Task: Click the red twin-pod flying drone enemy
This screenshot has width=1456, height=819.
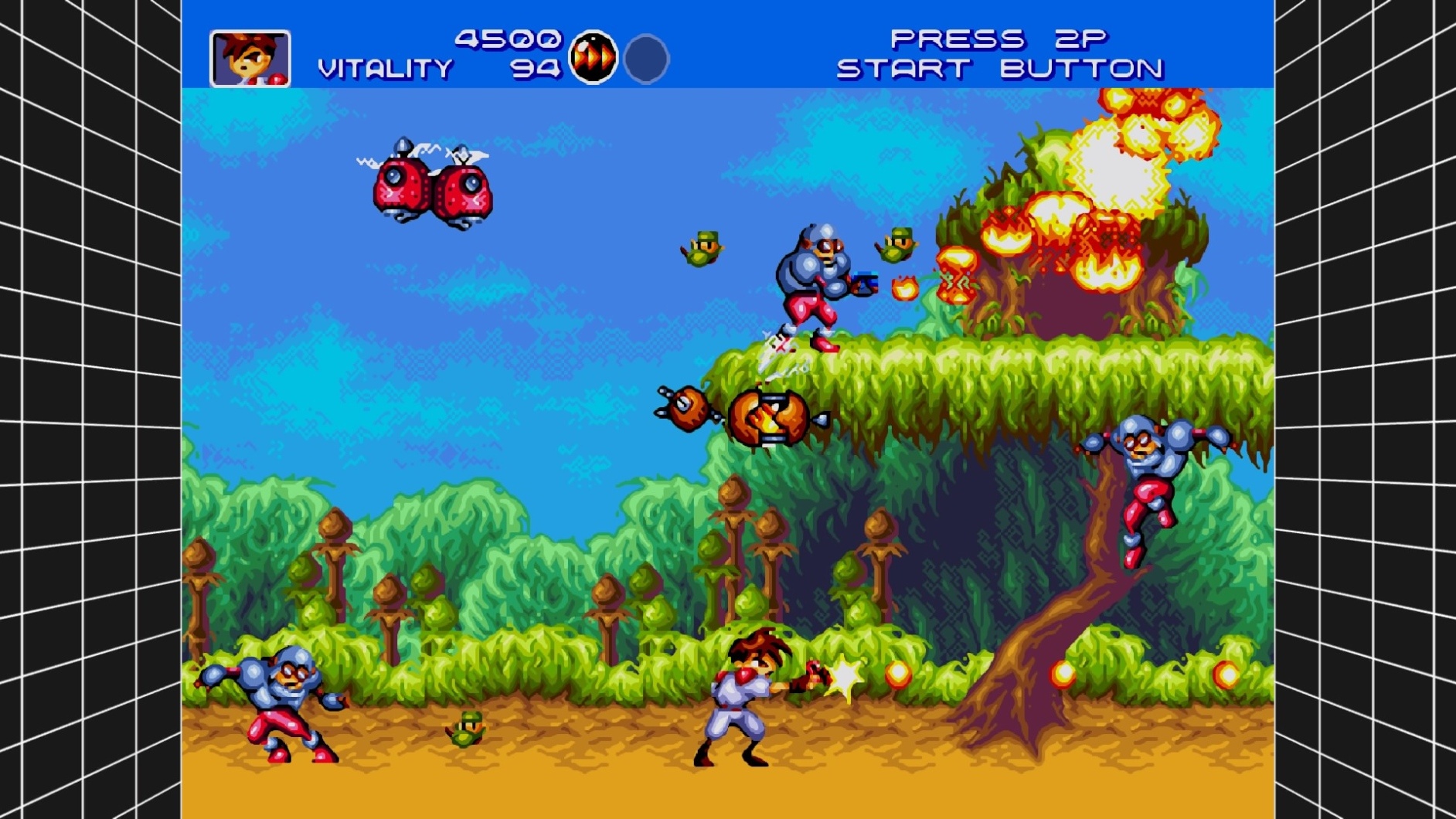Action: pyautogui.click(x=430, y=184)
